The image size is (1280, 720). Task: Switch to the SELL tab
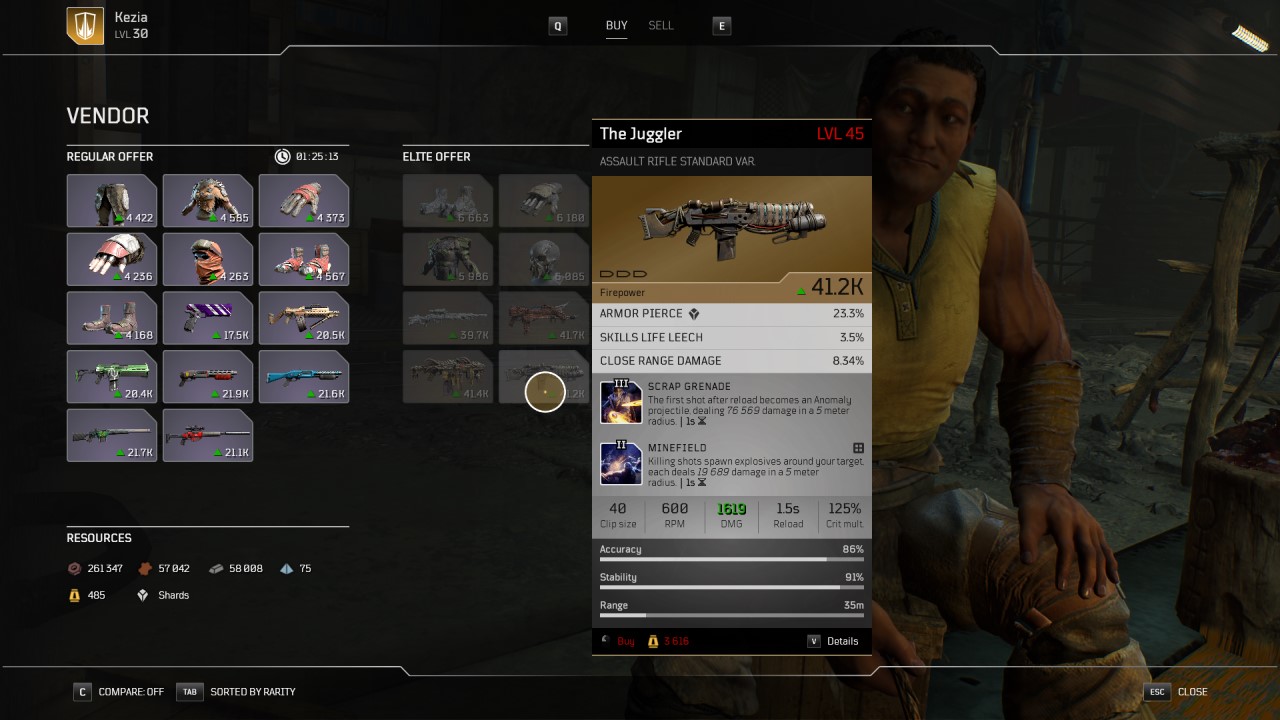point(661,26)
